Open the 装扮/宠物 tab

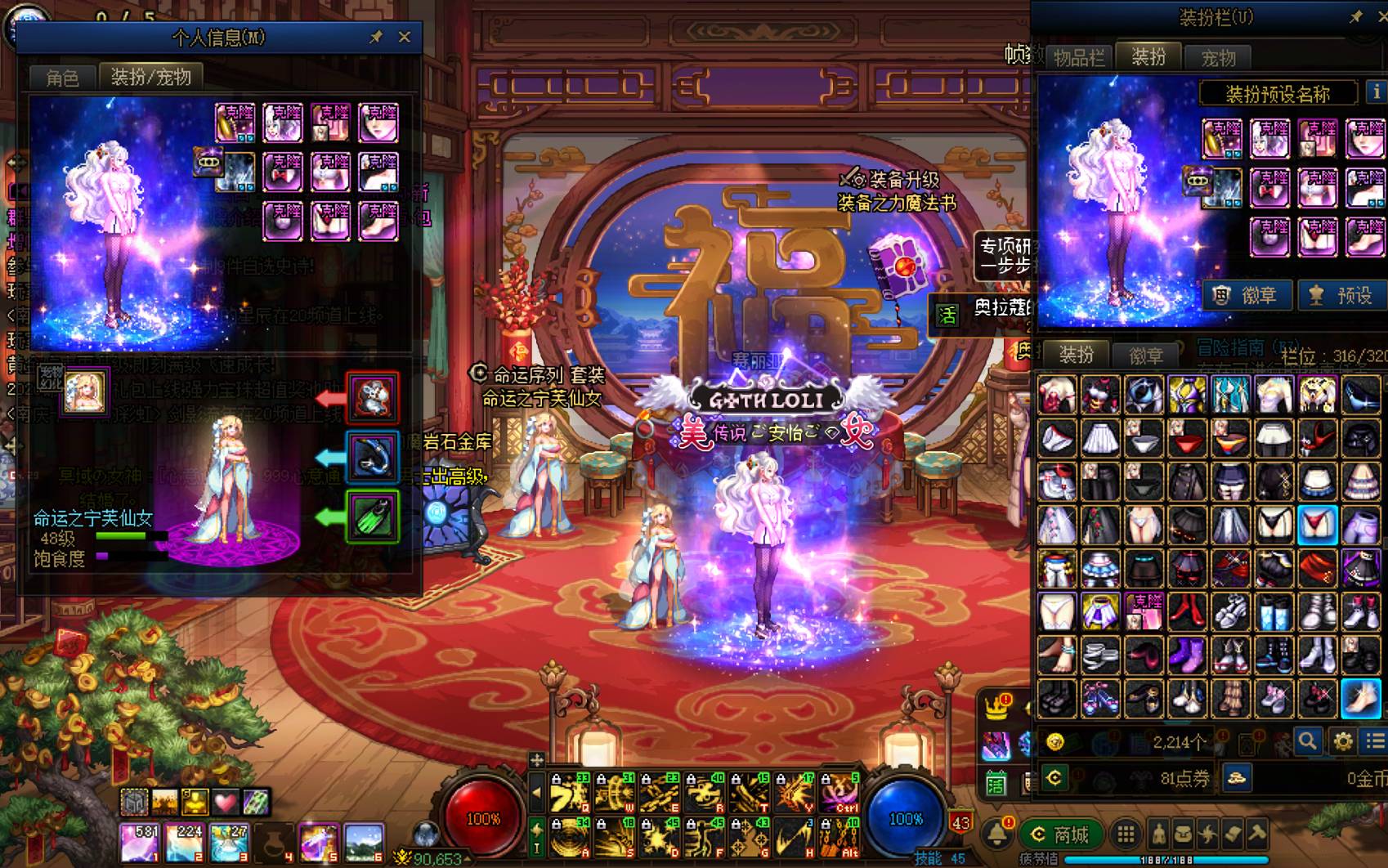click(150, 77)
